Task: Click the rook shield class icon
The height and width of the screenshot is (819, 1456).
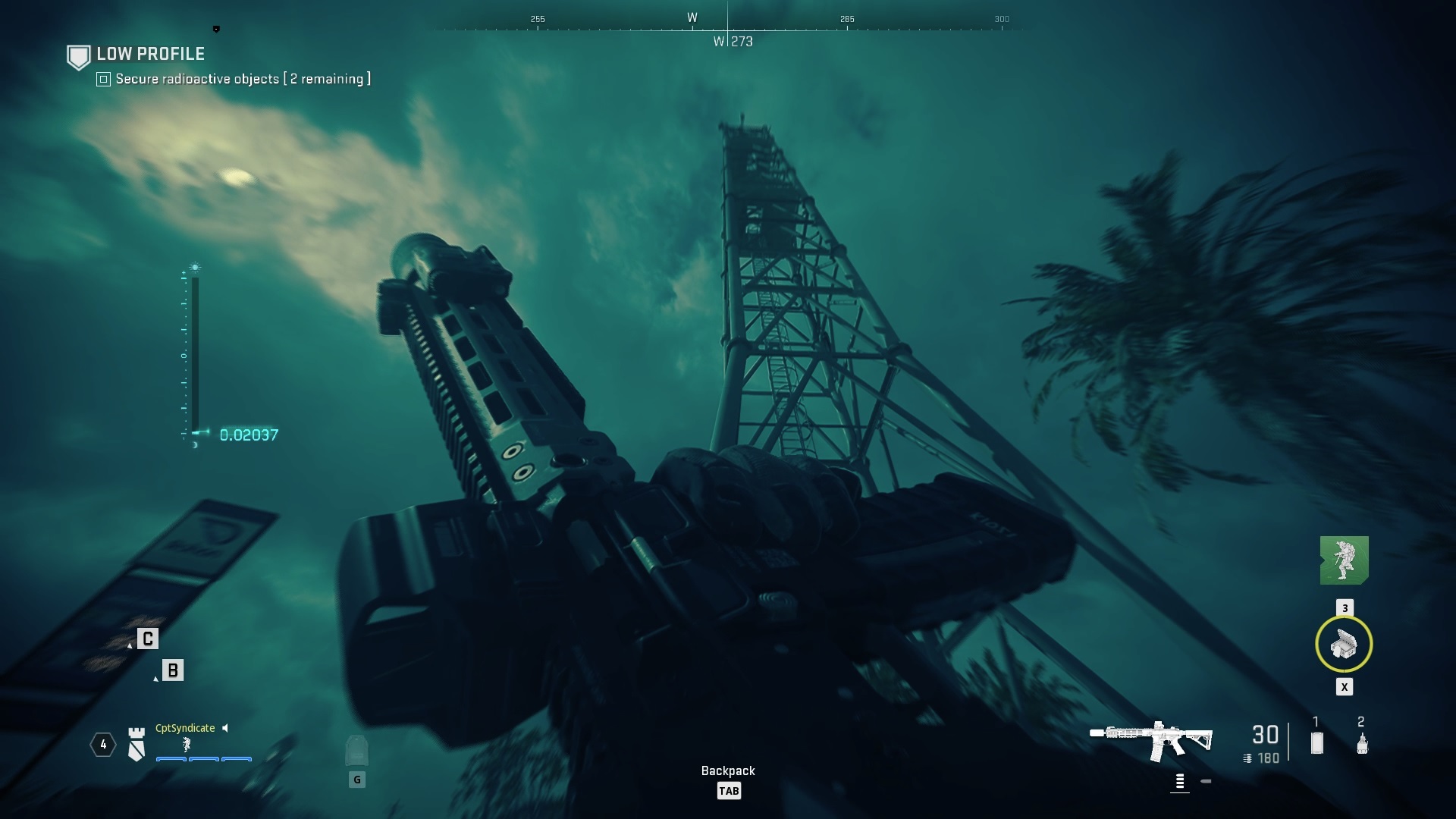Action: click(136, 744)
